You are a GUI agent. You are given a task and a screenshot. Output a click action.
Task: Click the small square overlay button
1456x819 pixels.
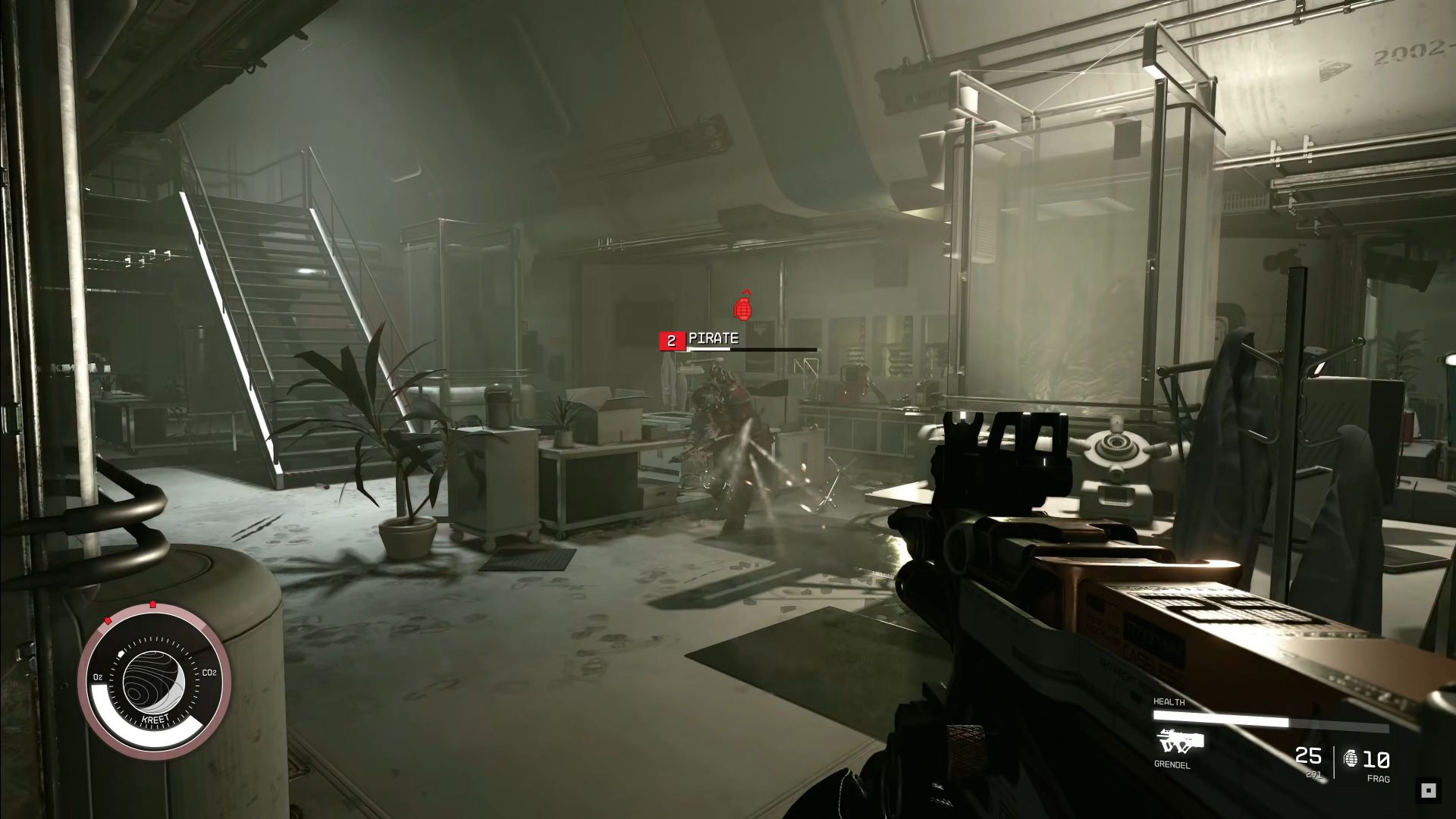tap(1429, 790)
